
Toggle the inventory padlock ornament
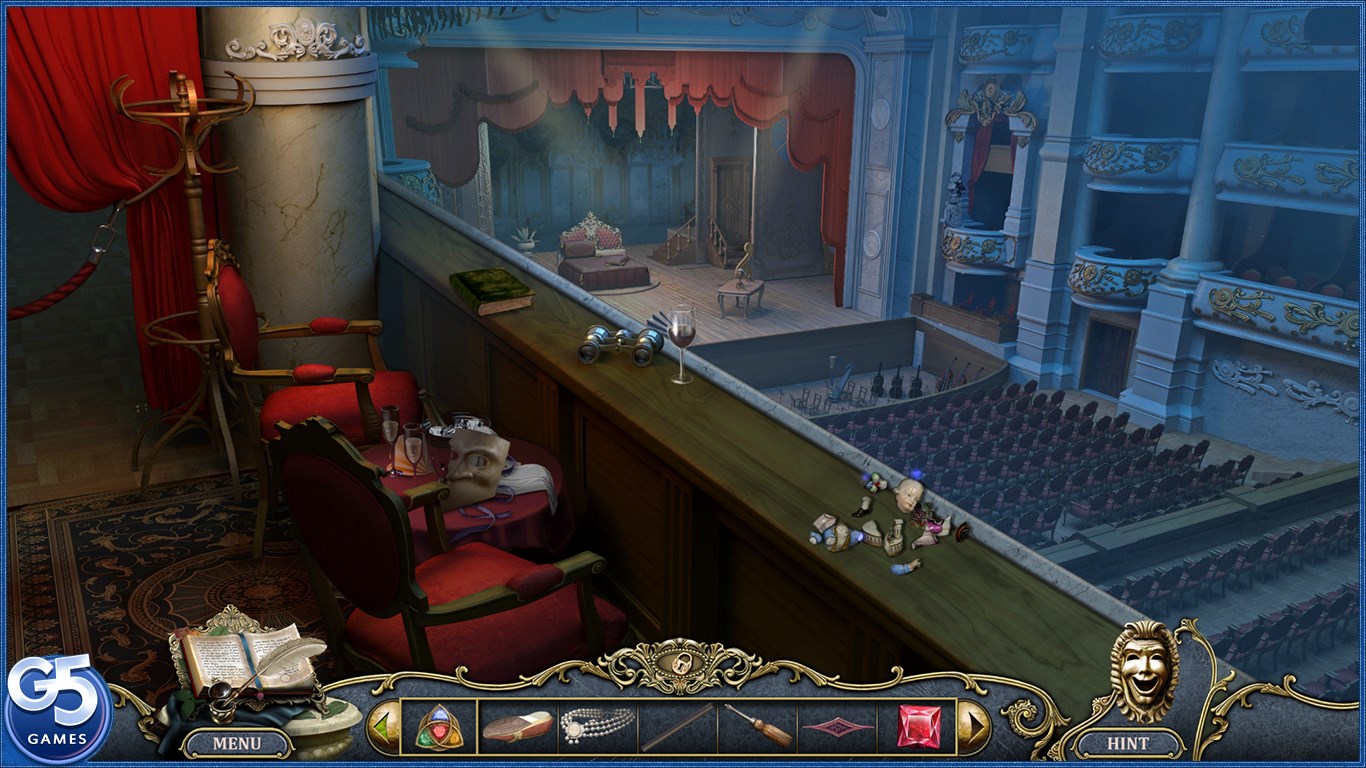680,665
